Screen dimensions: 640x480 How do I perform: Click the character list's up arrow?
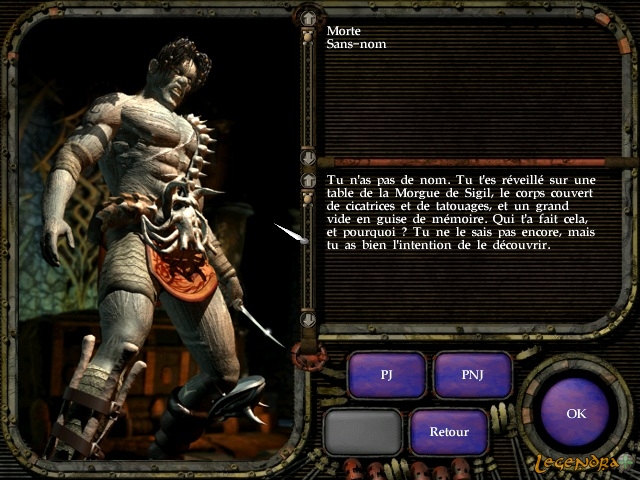(308, 17)
